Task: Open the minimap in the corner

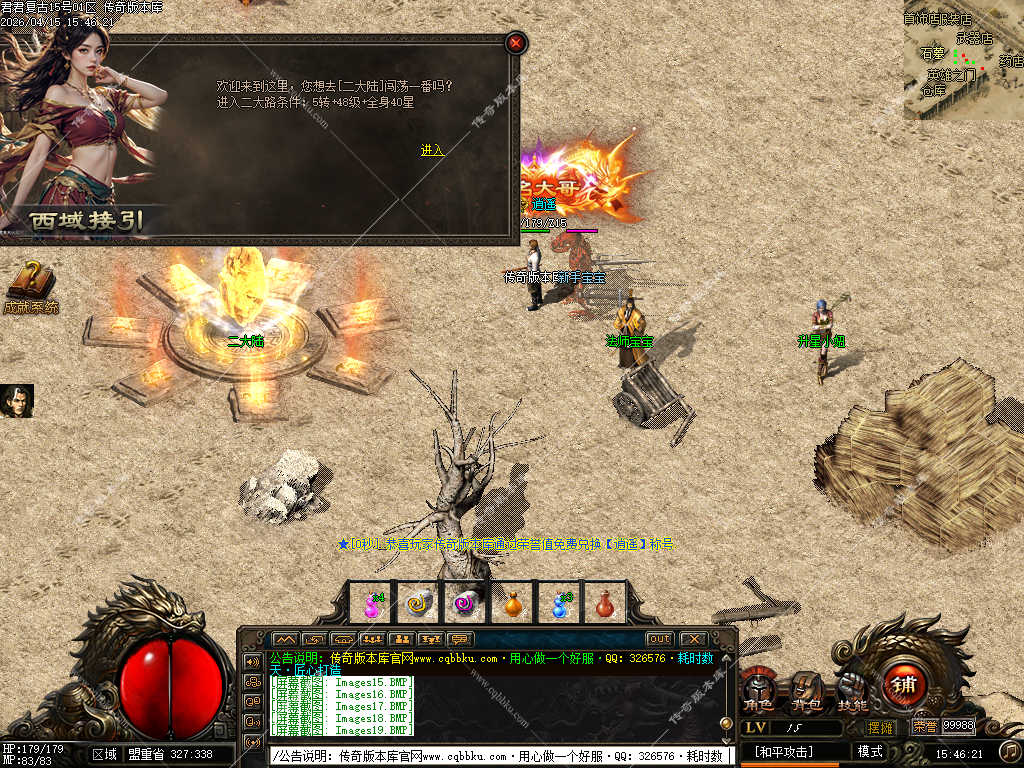Action: click(x=963, y=60)
